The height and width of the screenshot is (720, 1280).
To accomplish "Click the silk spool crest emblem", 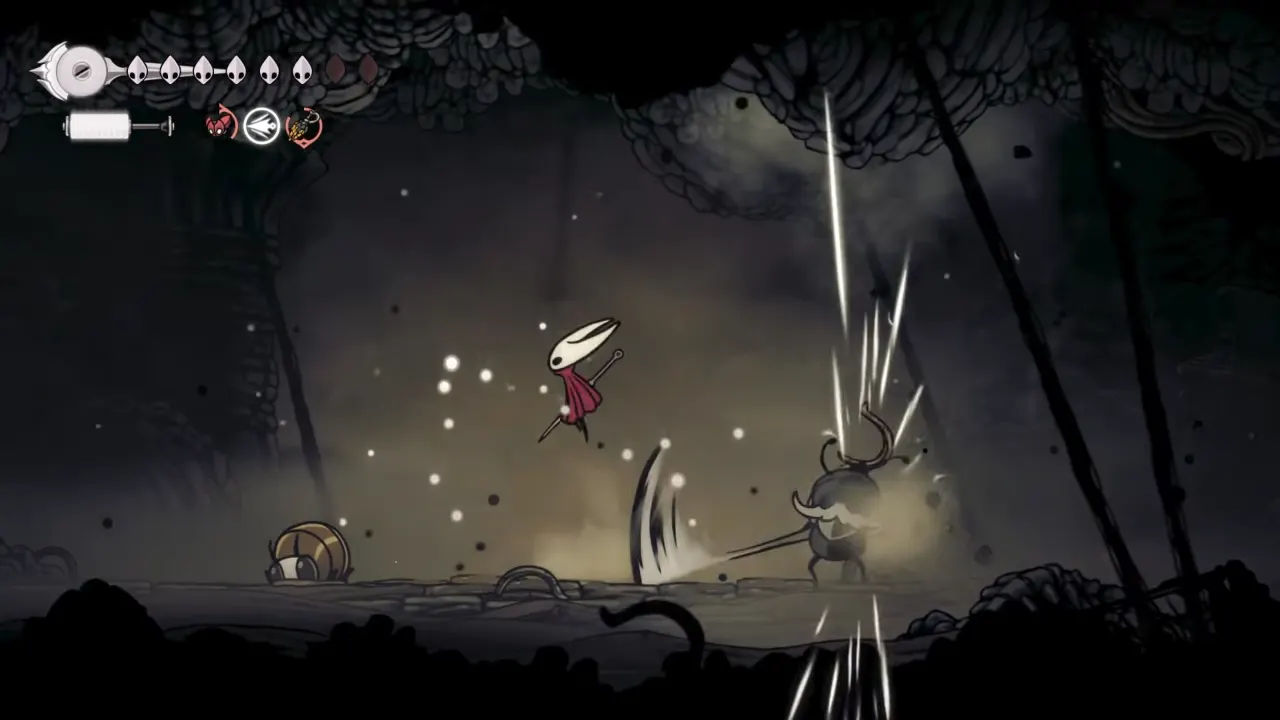I will coord(74,70).
